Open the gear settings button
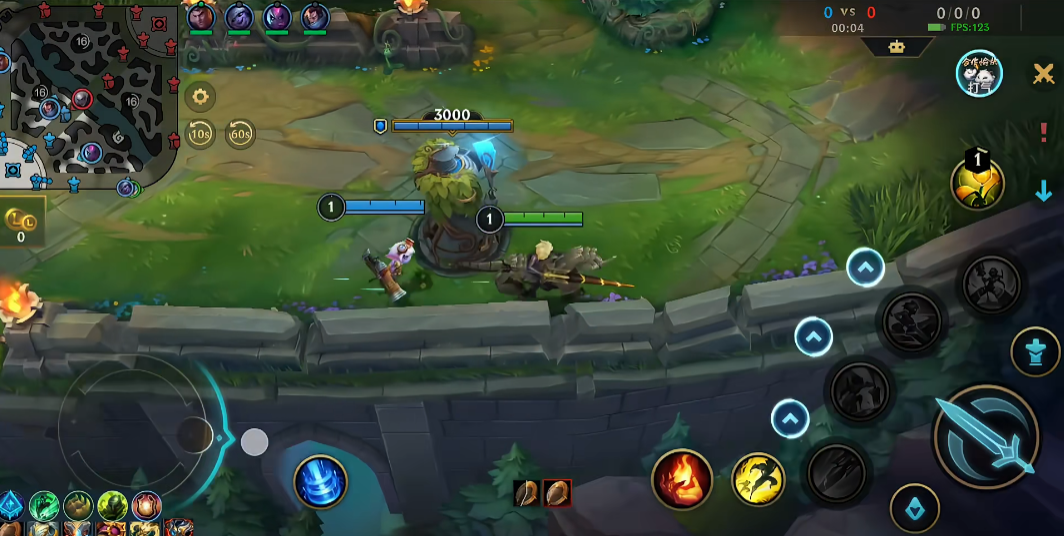The width and height of the screenshot is (1064, 536). click(x=200, y=96)
